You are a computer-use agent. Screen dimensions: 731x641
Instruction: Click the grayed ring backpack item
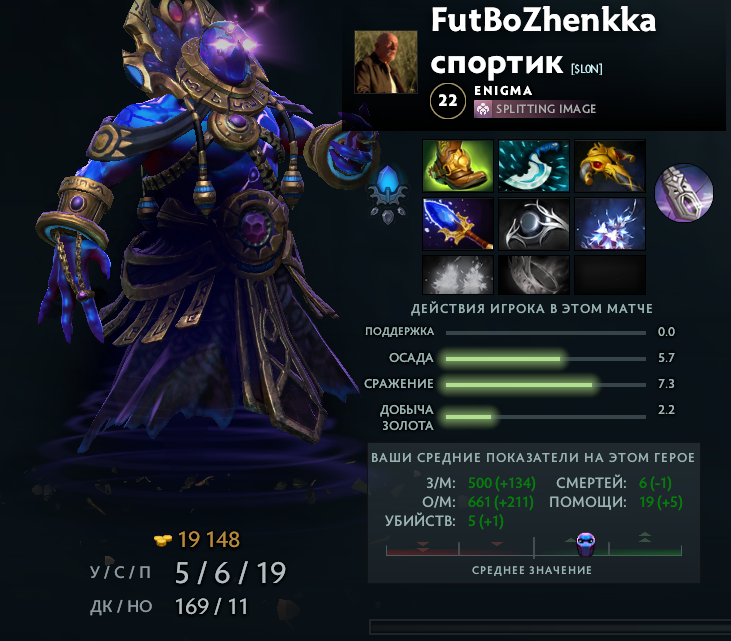click(534, 274)
